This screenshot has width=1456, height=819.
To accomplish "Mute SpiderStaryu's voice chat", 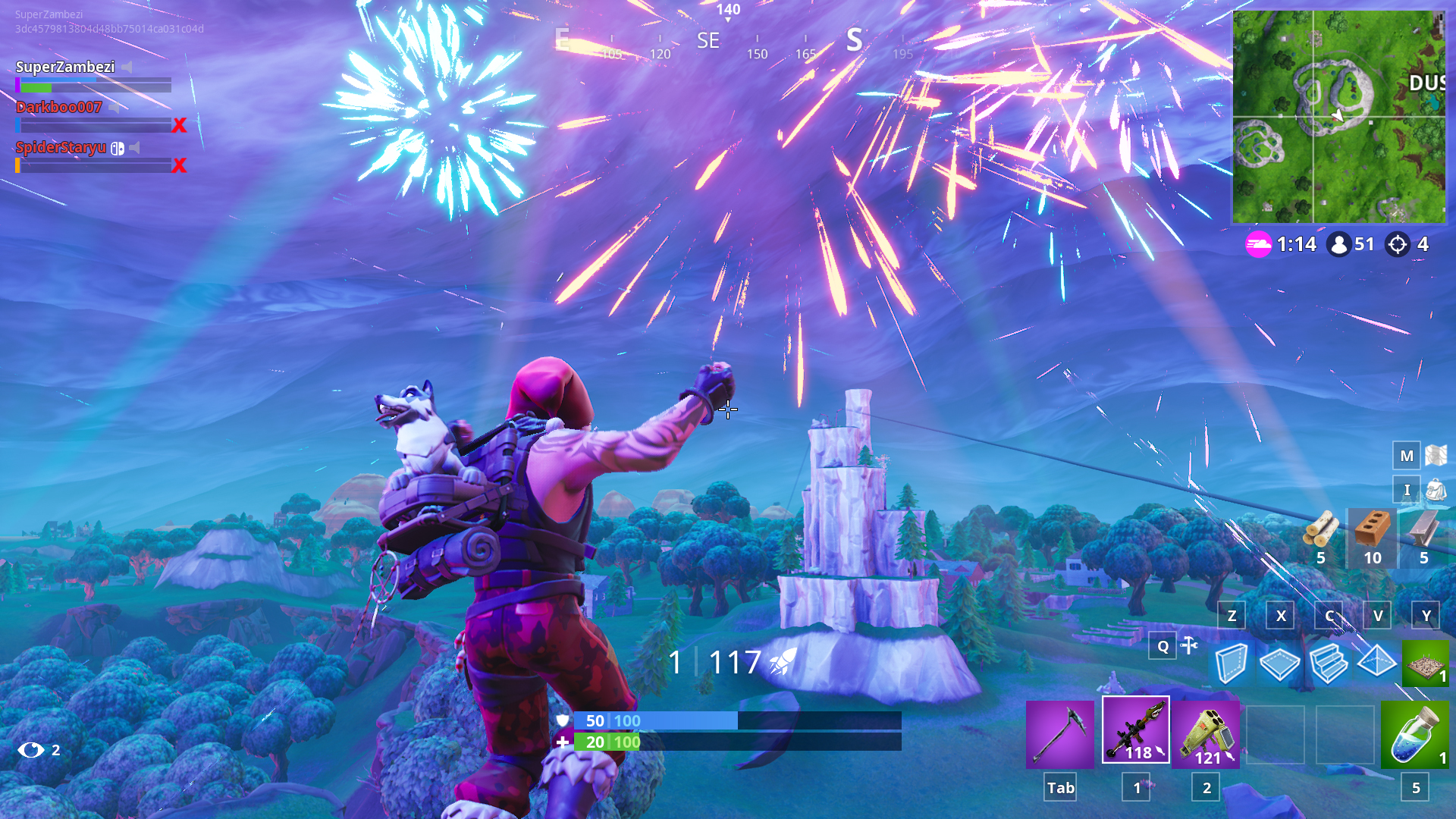I will point(133,147).
